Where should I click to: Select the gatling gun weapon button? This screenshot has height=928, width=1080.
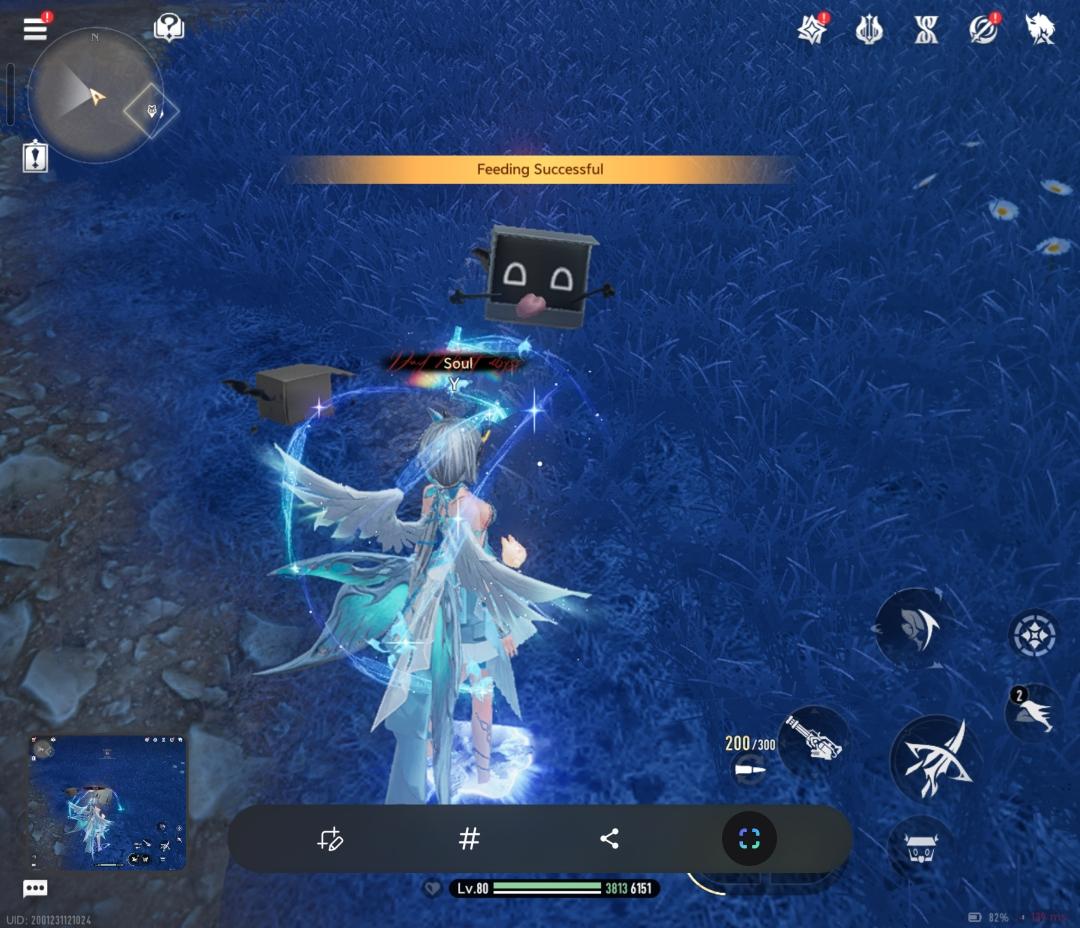point(813,741)
